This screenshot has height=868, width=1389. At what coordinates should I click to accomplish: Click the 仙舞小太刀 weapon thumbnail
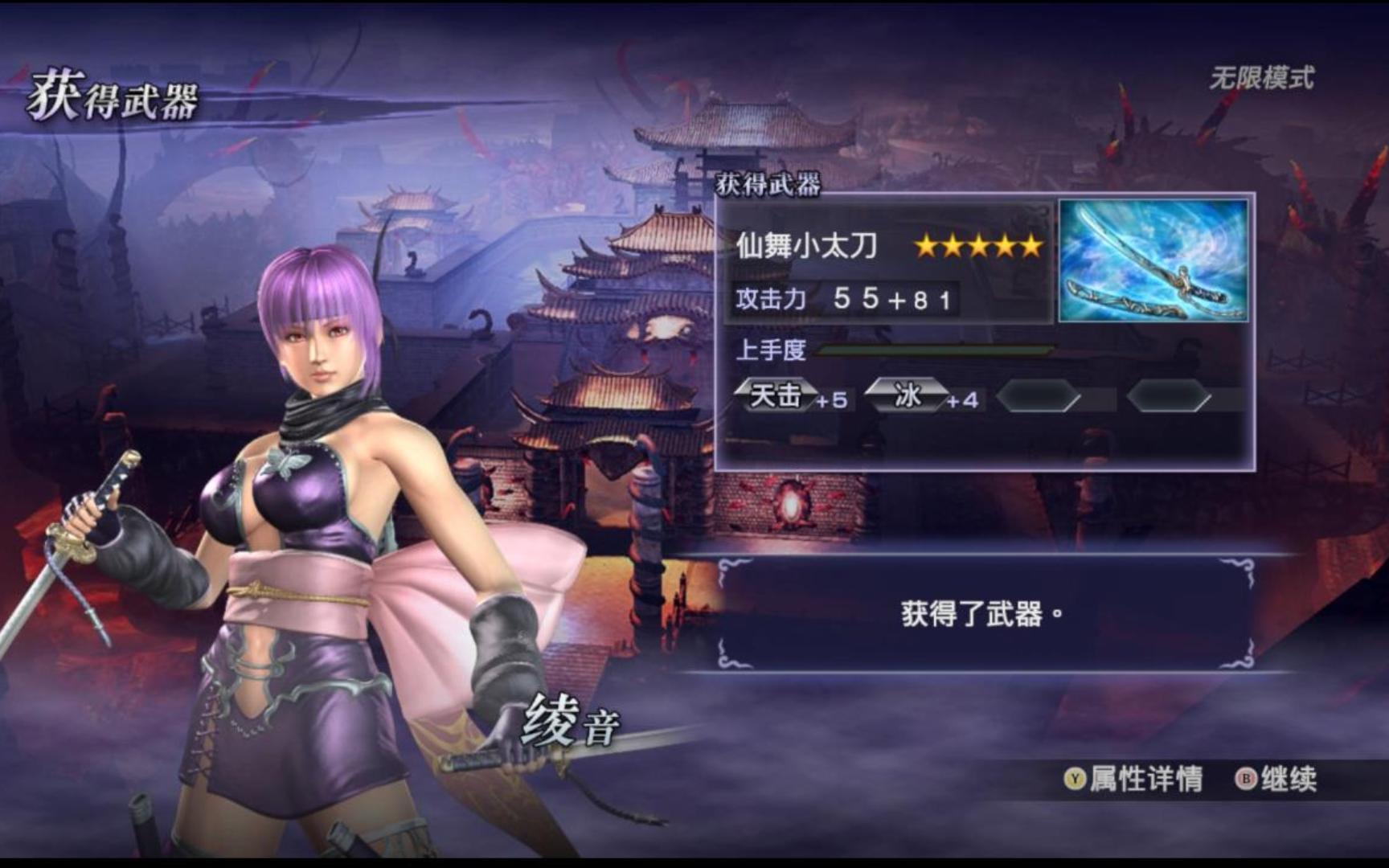1153,260
